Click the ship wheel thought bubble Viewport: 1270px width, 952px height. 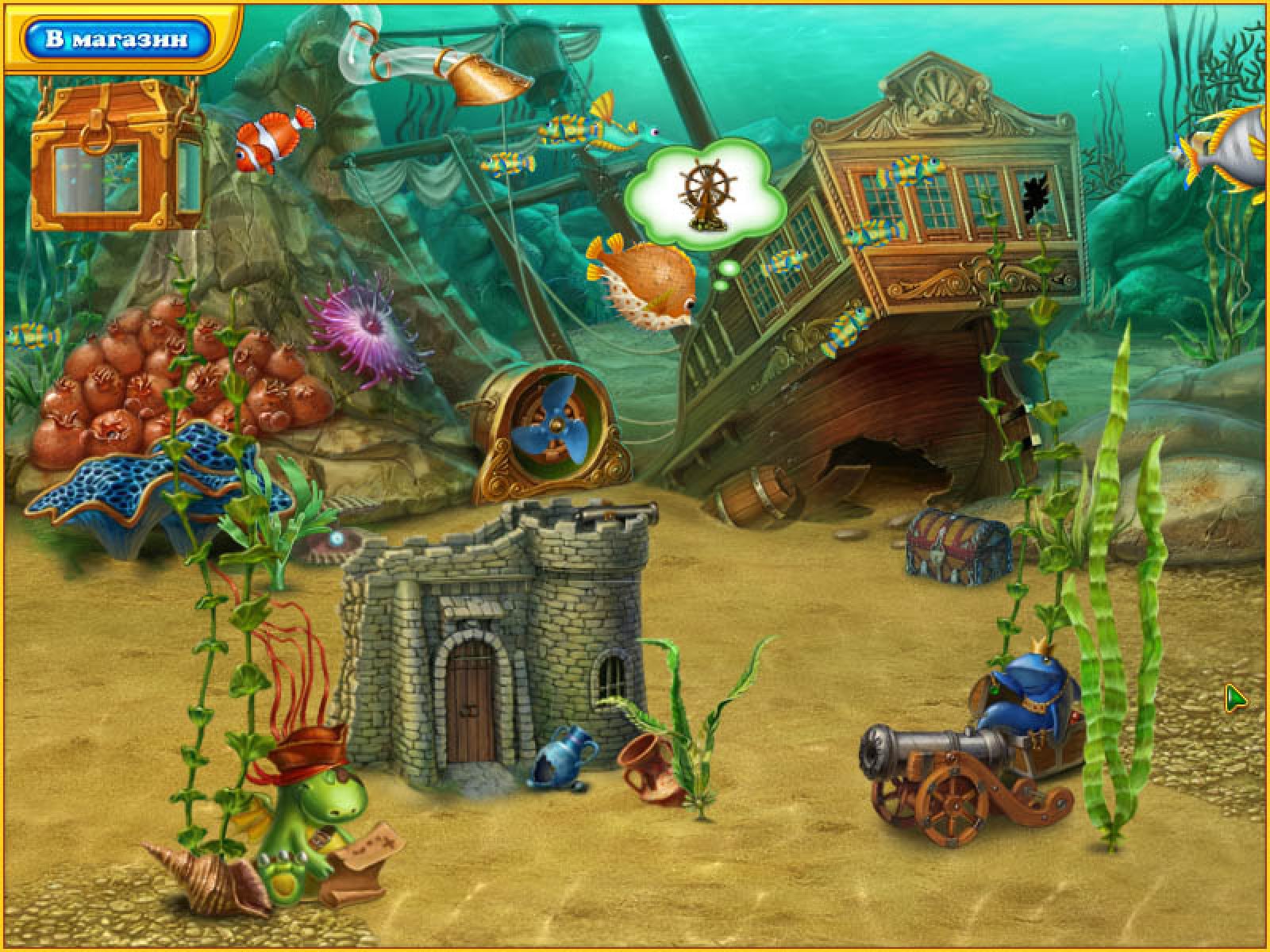pyautogui.click(x=705, y=192)
